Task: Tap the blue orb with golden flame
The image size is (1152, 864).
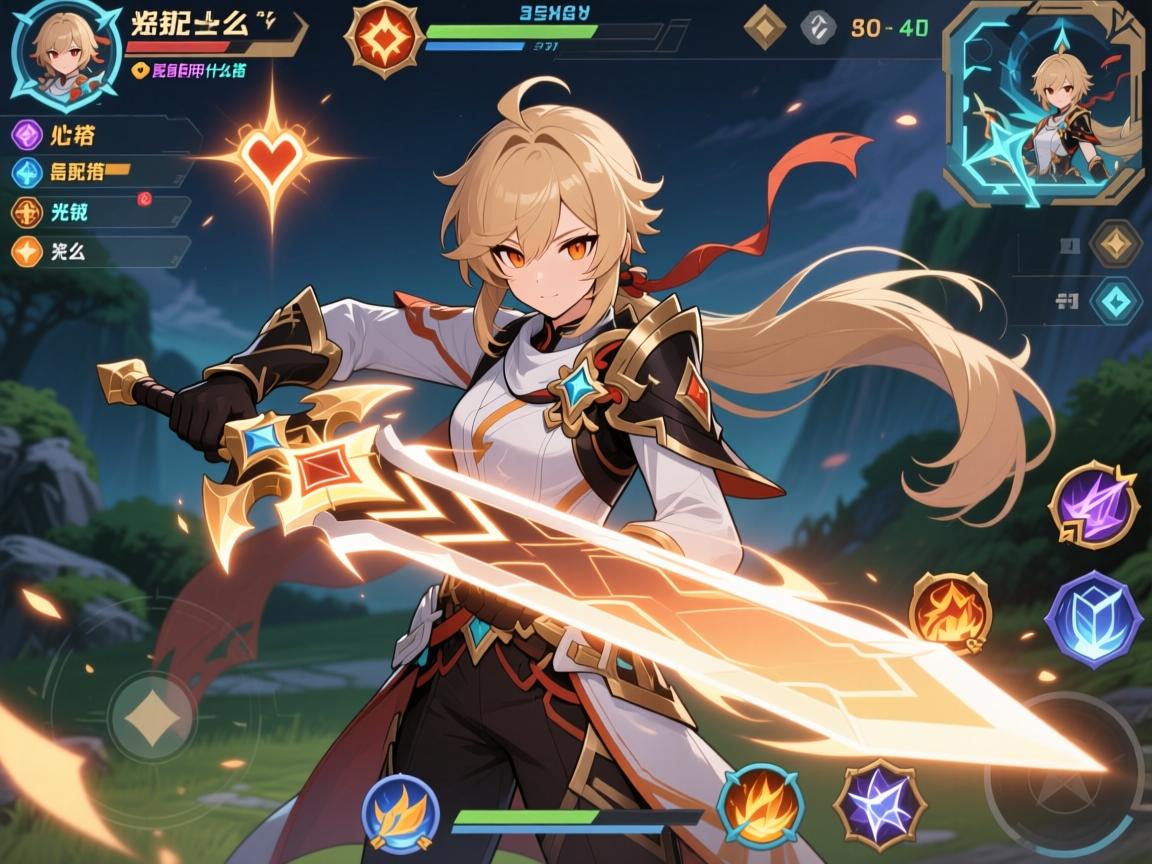Action: 400,813
